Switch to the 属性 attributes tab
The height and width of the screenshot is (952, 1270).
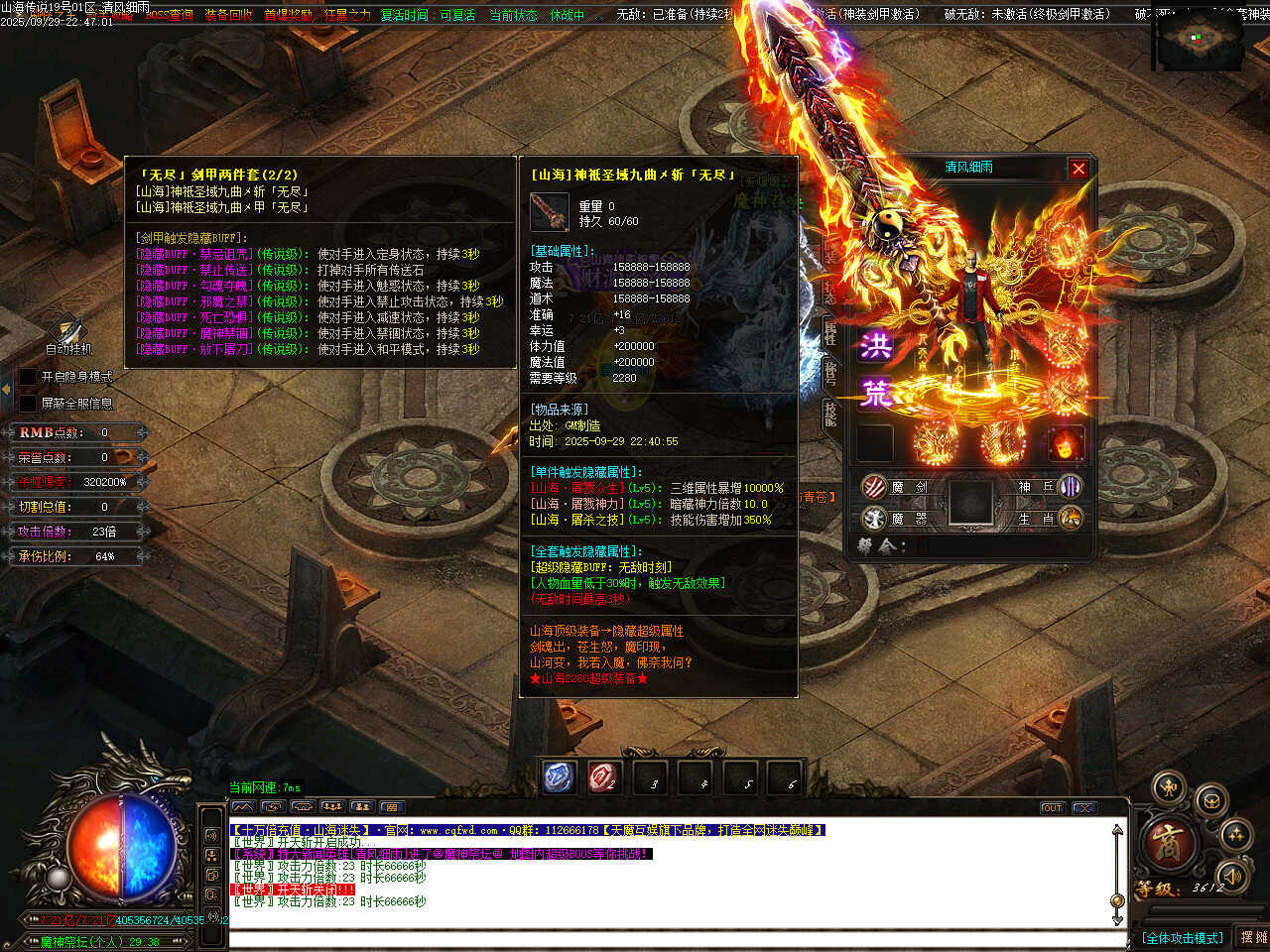point(830,334)
